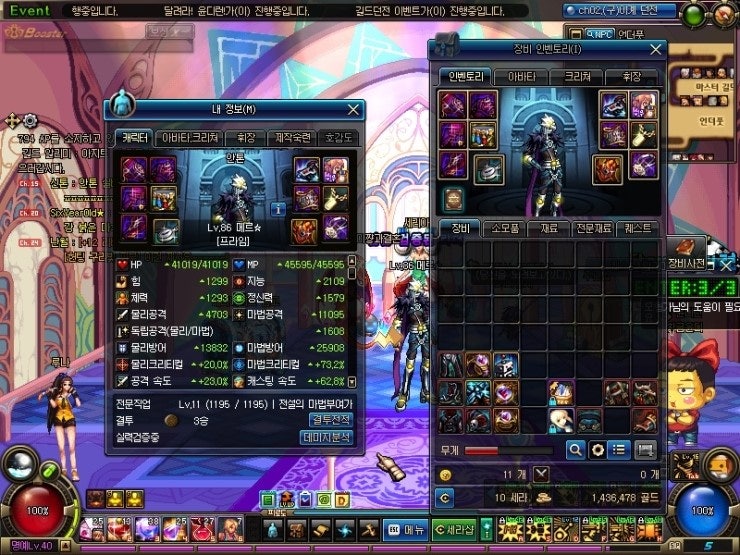Open the 데미지분석 damage analysis
740x555 pixels.
[x=327, y=437]
